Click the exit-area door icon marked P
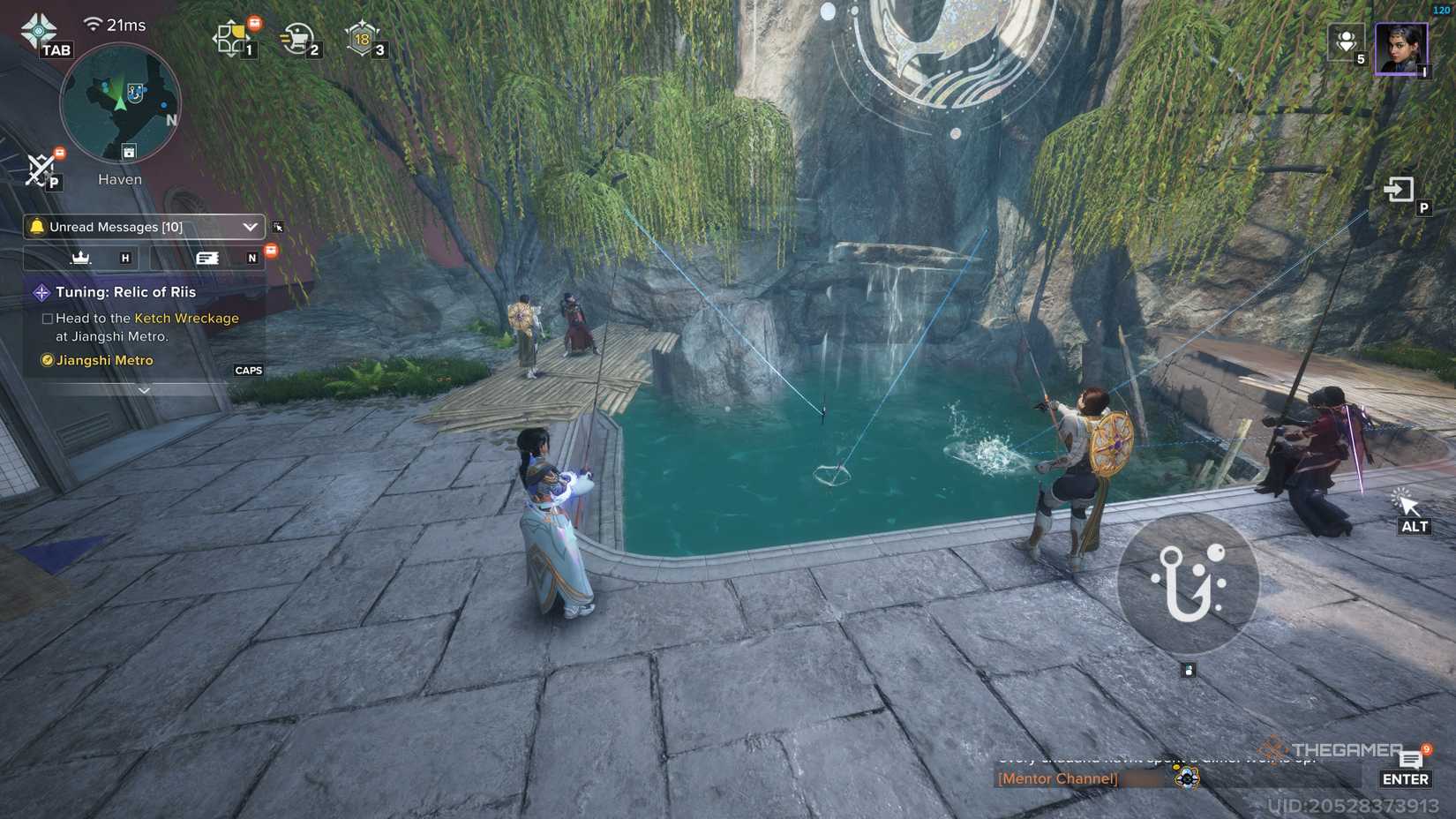This screenshot has width=1456, height=819. point(1398,190)
